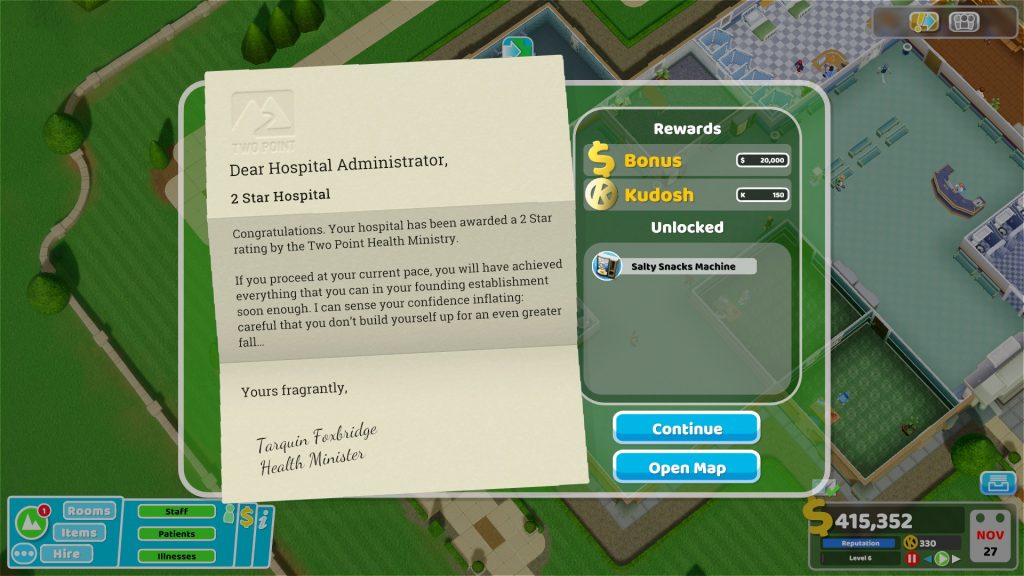Open the green person icon panel
Screen dimensions: 1024x576
(x=228, y=514)
